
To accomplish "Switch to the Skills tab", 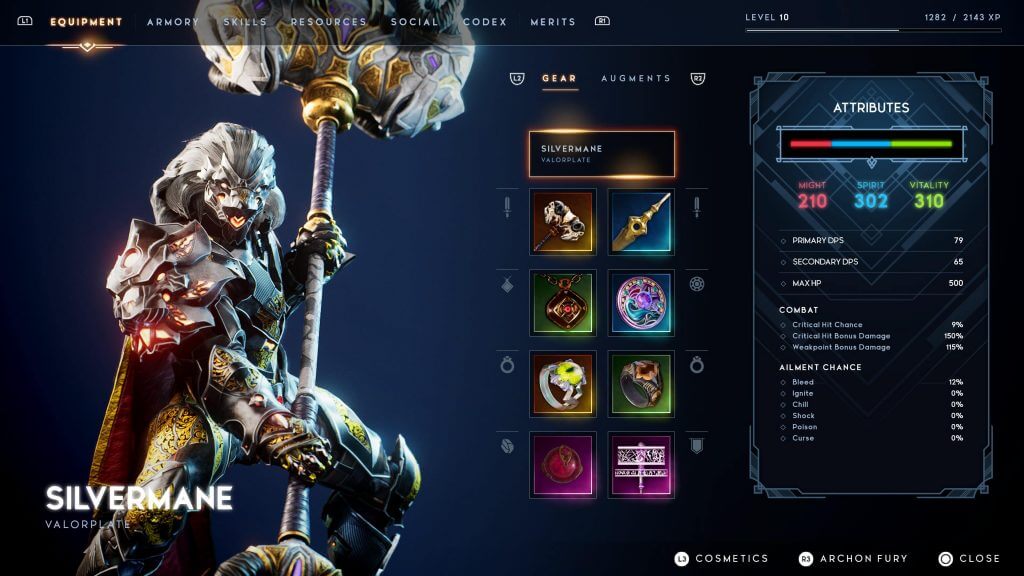I will tap(245, 22).
